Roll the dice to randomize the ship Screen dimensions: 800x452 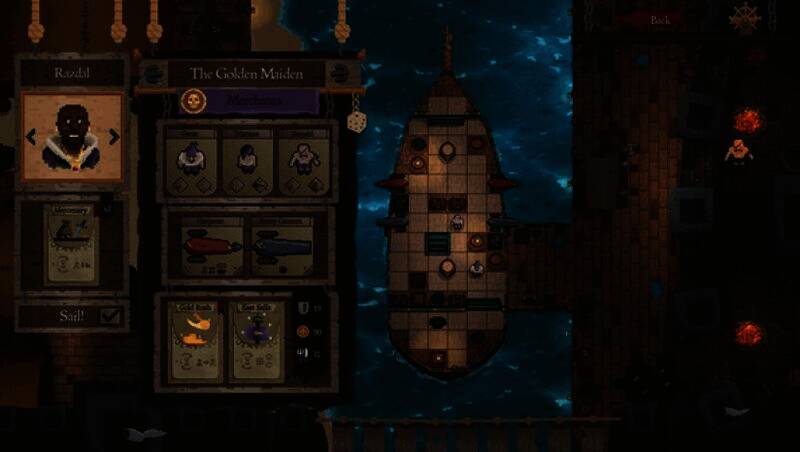point(355,122)
